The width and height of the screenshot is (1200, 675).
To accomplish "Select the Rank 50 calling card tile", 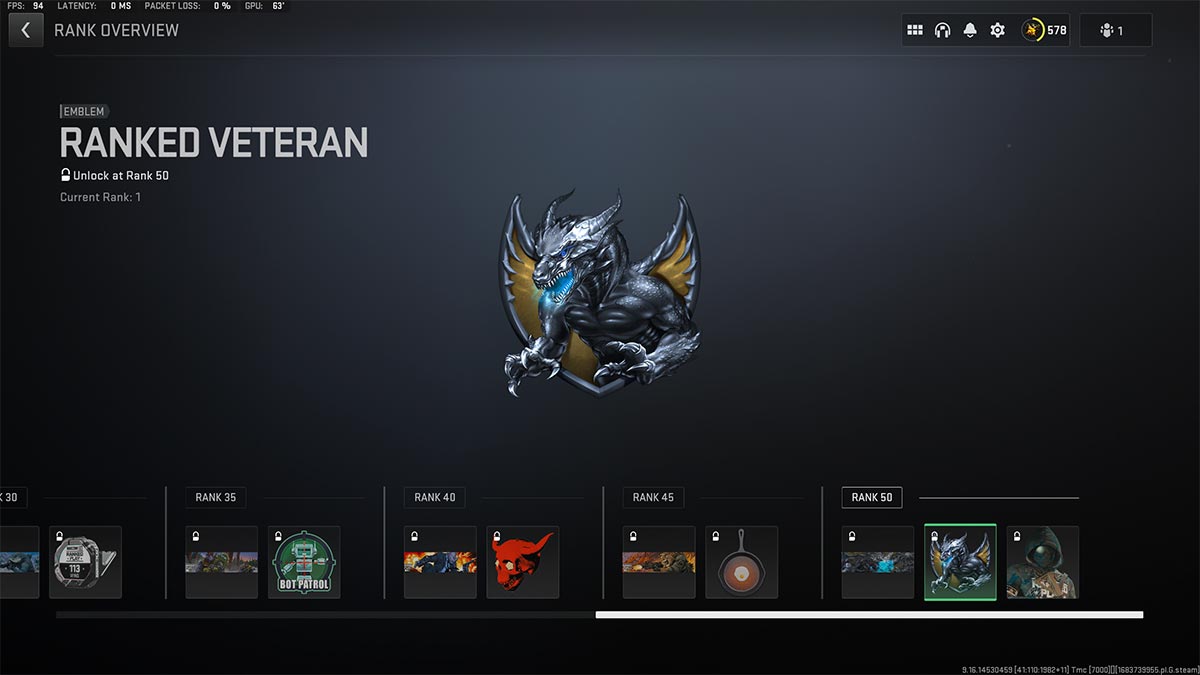I will pyautogui.click(x=877, y=562).
